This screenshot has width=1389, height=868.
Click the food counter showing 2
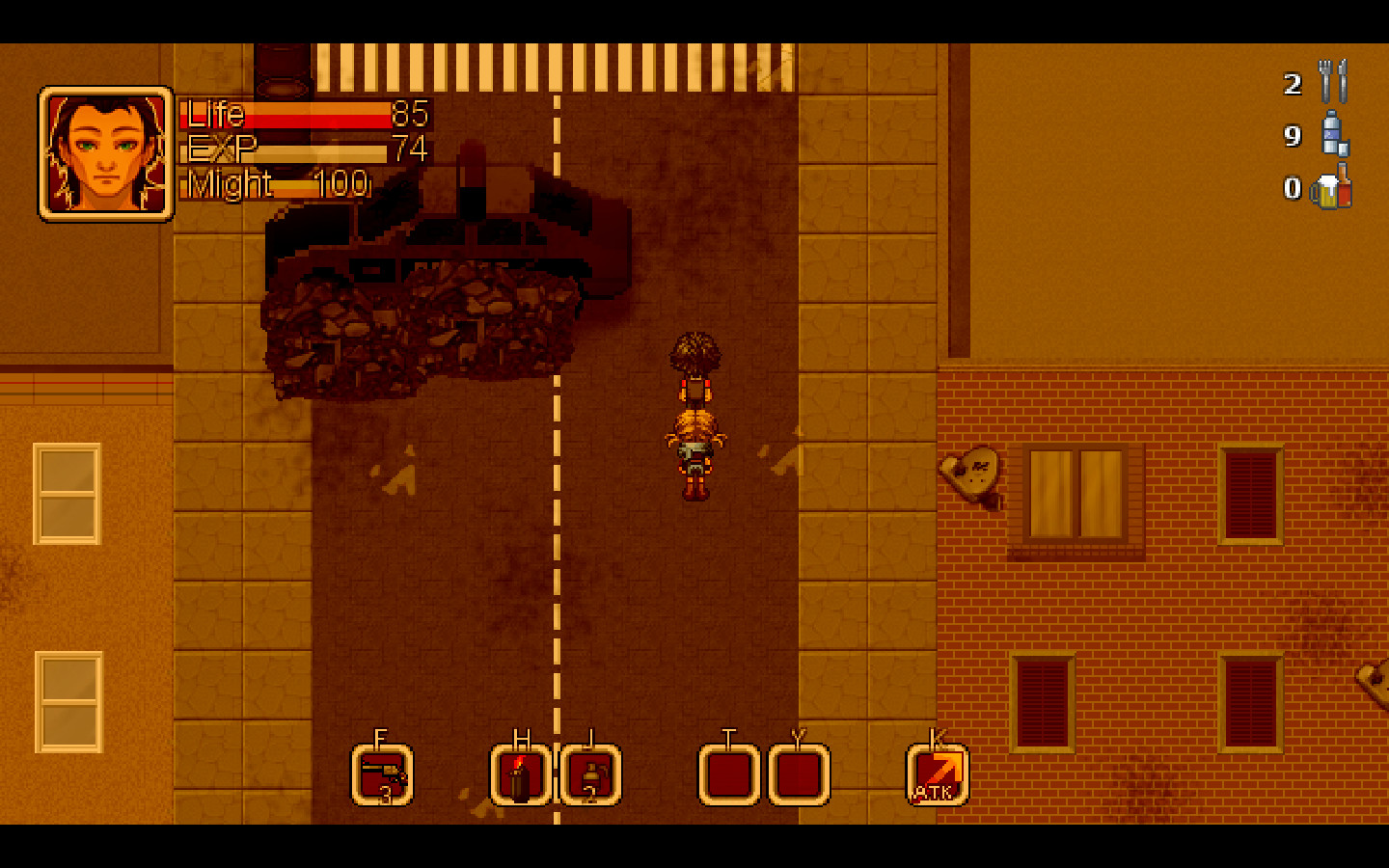click(1293, 85)
